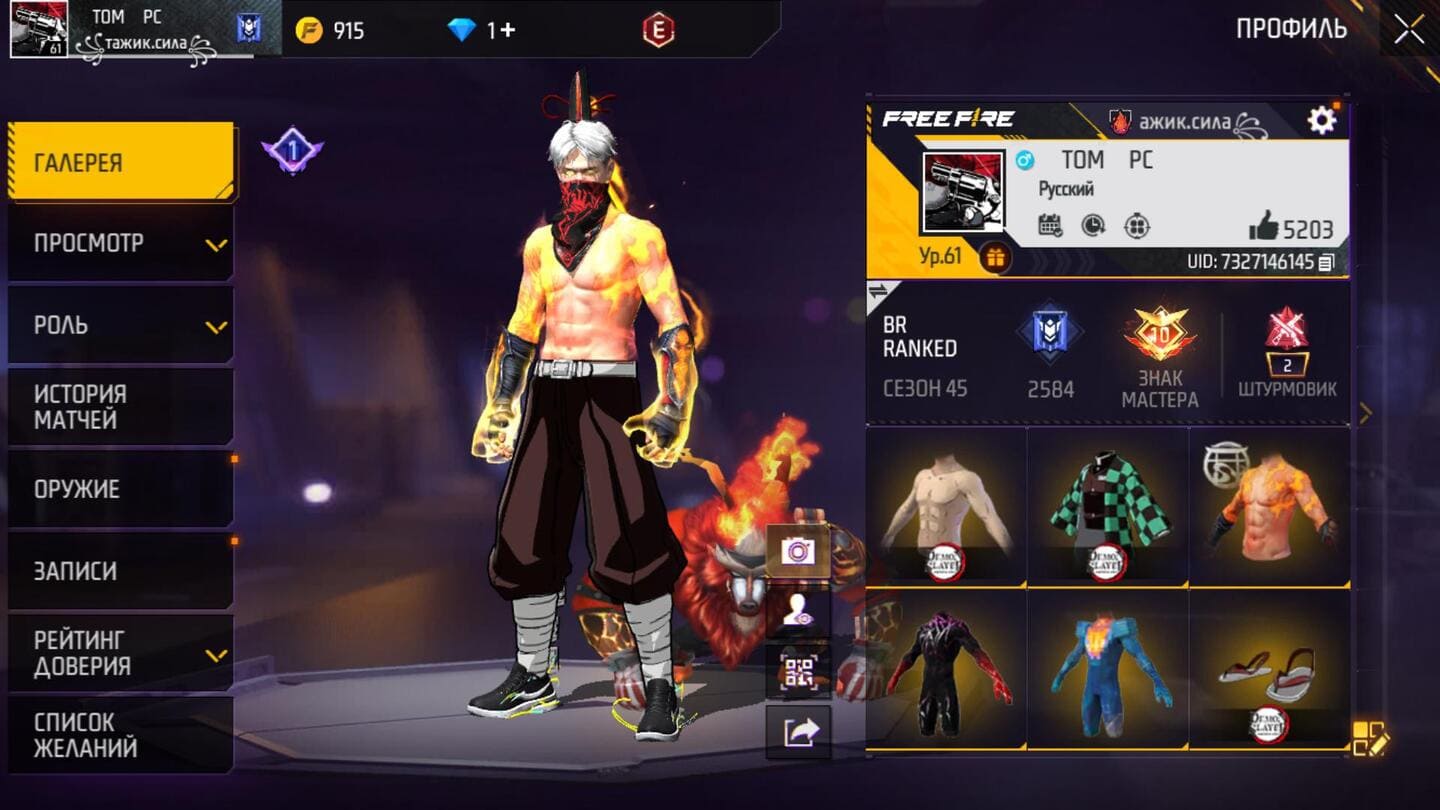Viewport: 1440px width, 810px height.
Task: Expand Рейтинг доверия
Action: coord(121,653)
